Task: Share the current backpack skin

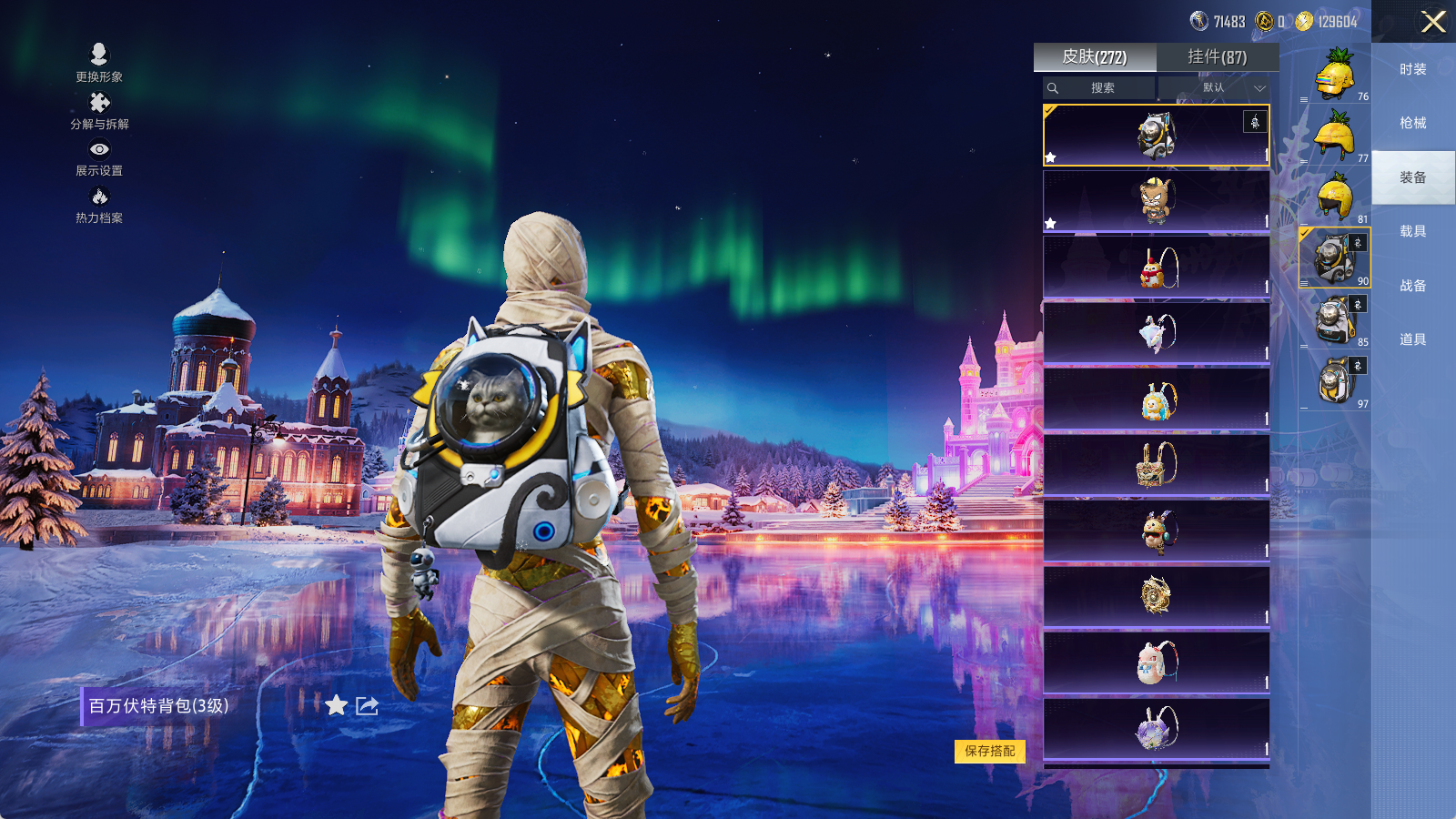Action: (x=368, y=705)
